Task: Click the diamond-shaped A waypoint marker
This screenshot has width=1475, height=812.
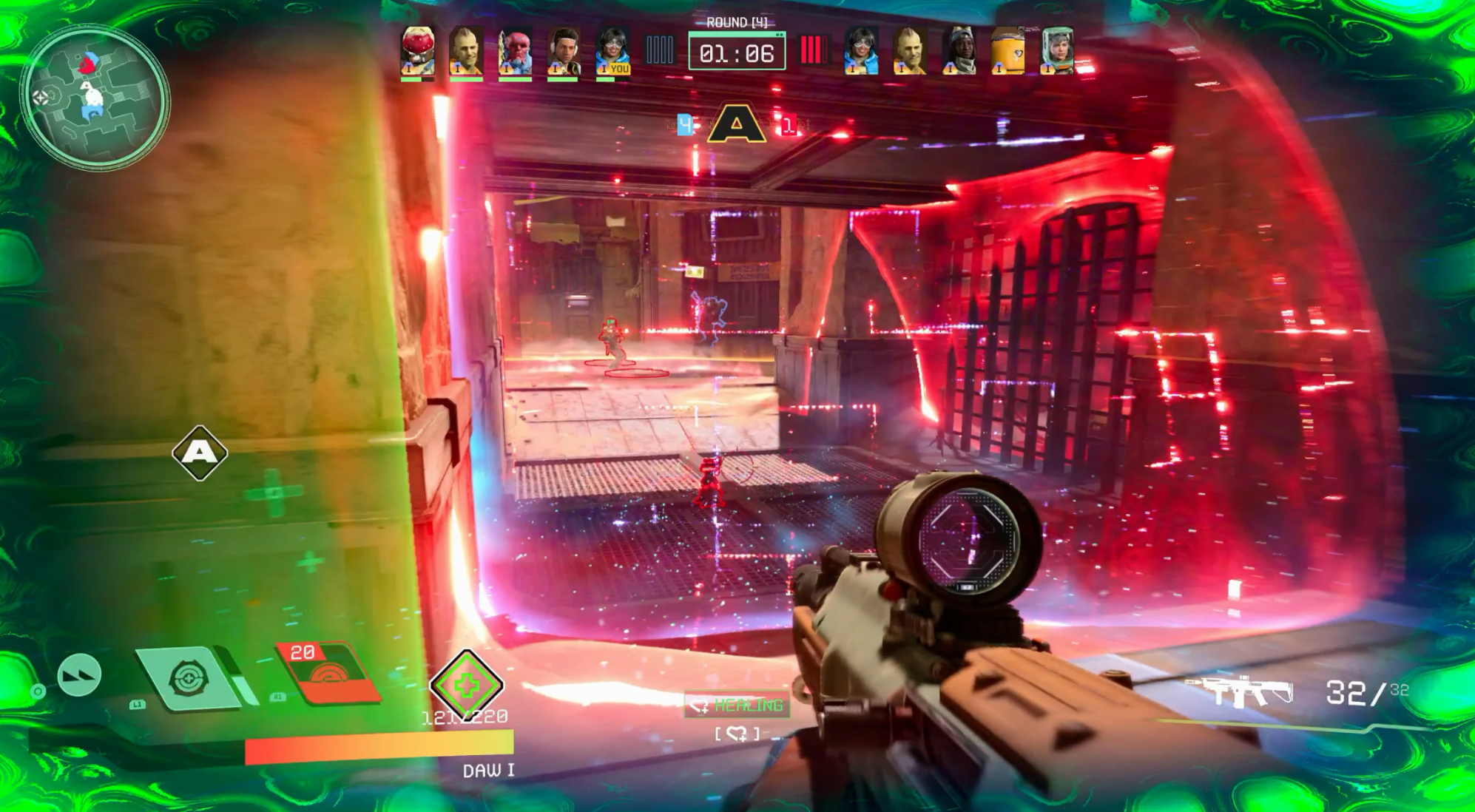Action: pos(200,453)
